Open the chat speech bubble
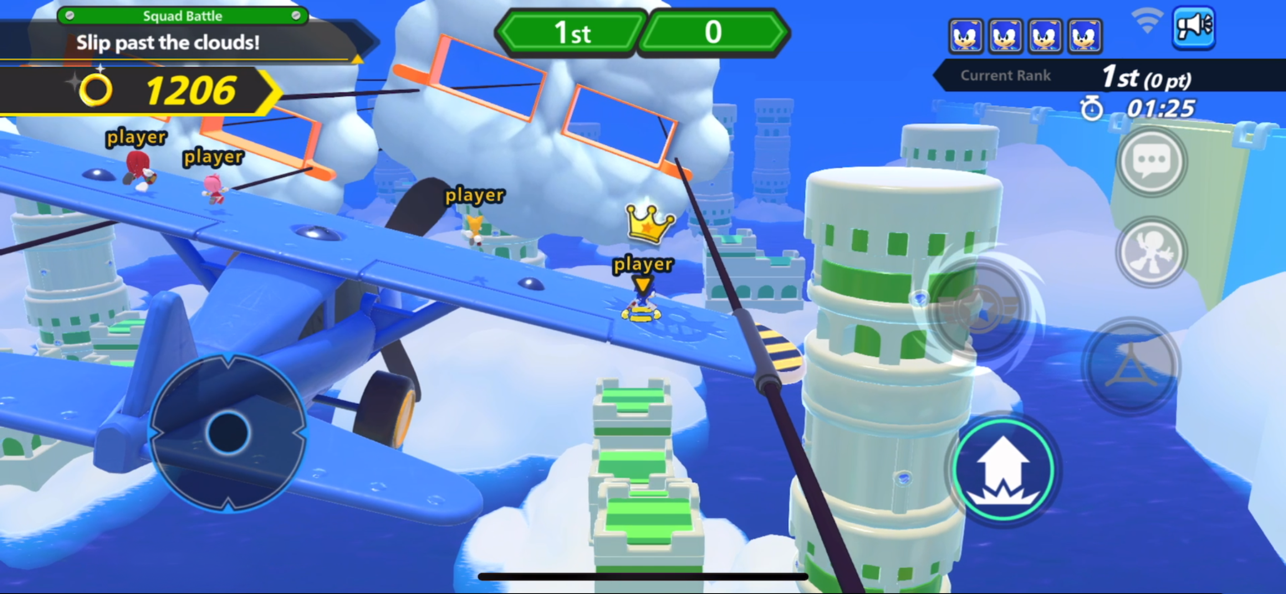 pyautogui.click(x=1151, y=161)
